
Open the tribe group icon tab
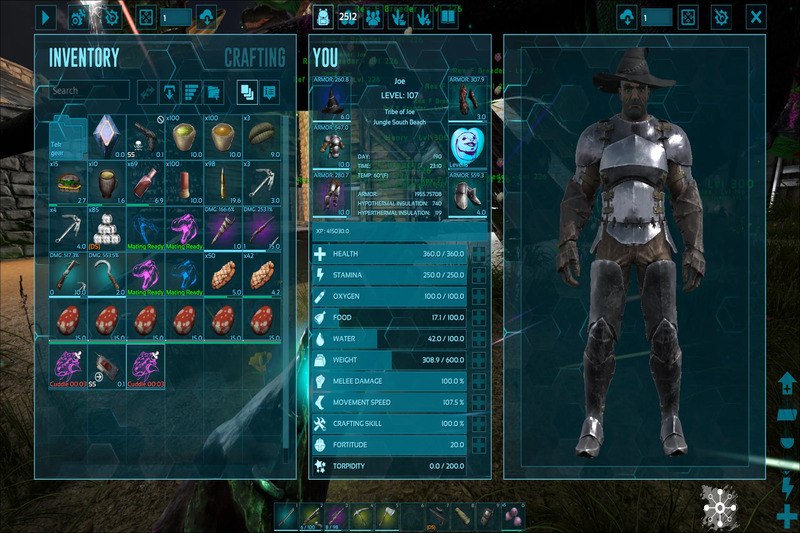pos(375,17)
